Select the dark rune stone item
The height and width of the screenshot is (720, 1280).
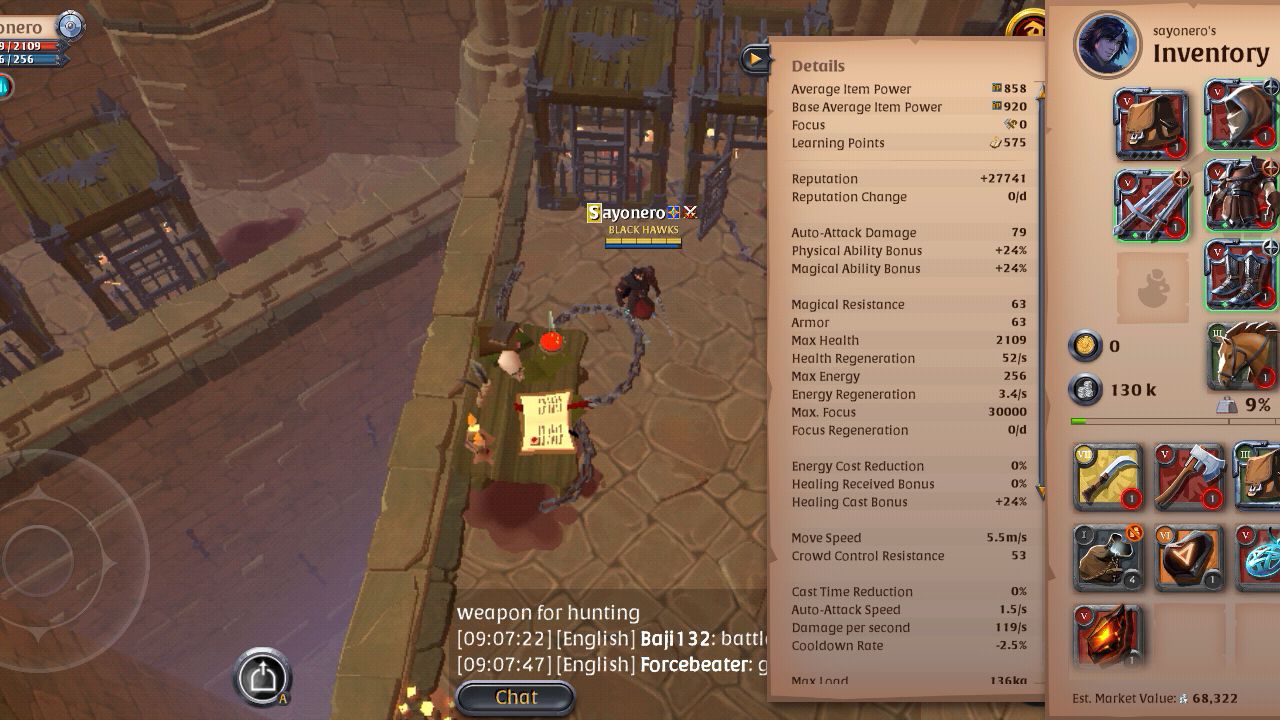pos(1189,556)
